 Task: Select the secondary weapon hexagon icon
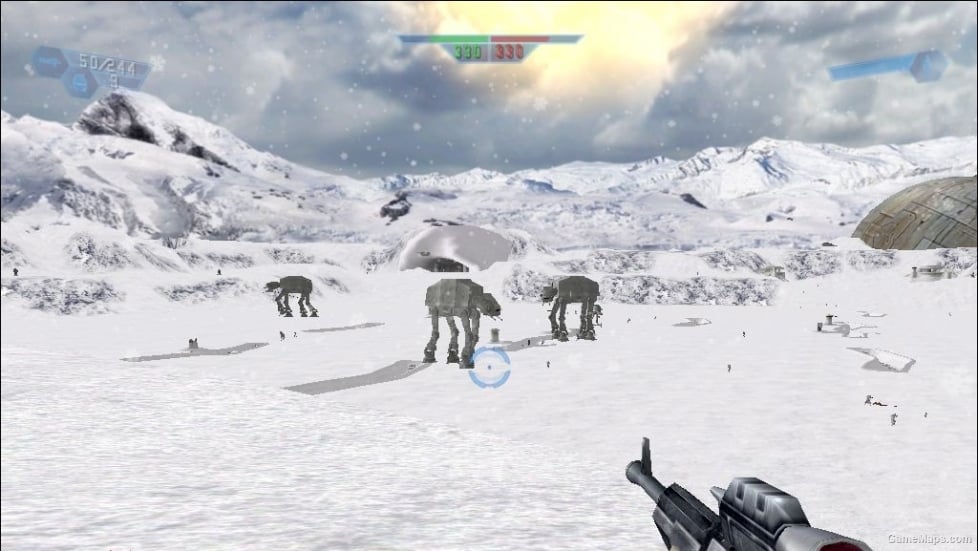tap(79, 83)
